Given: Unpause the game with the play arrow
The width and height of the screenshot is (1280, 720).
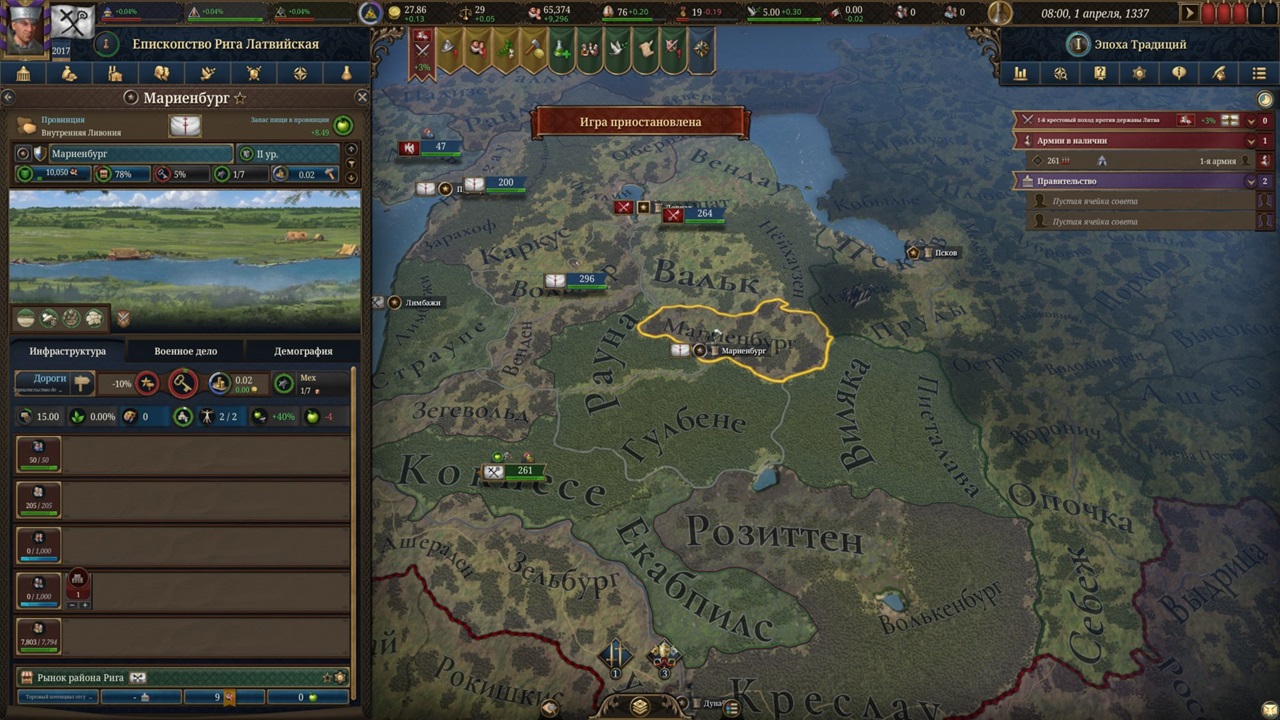Looking at the screenshot, I should coord(1188,13).
